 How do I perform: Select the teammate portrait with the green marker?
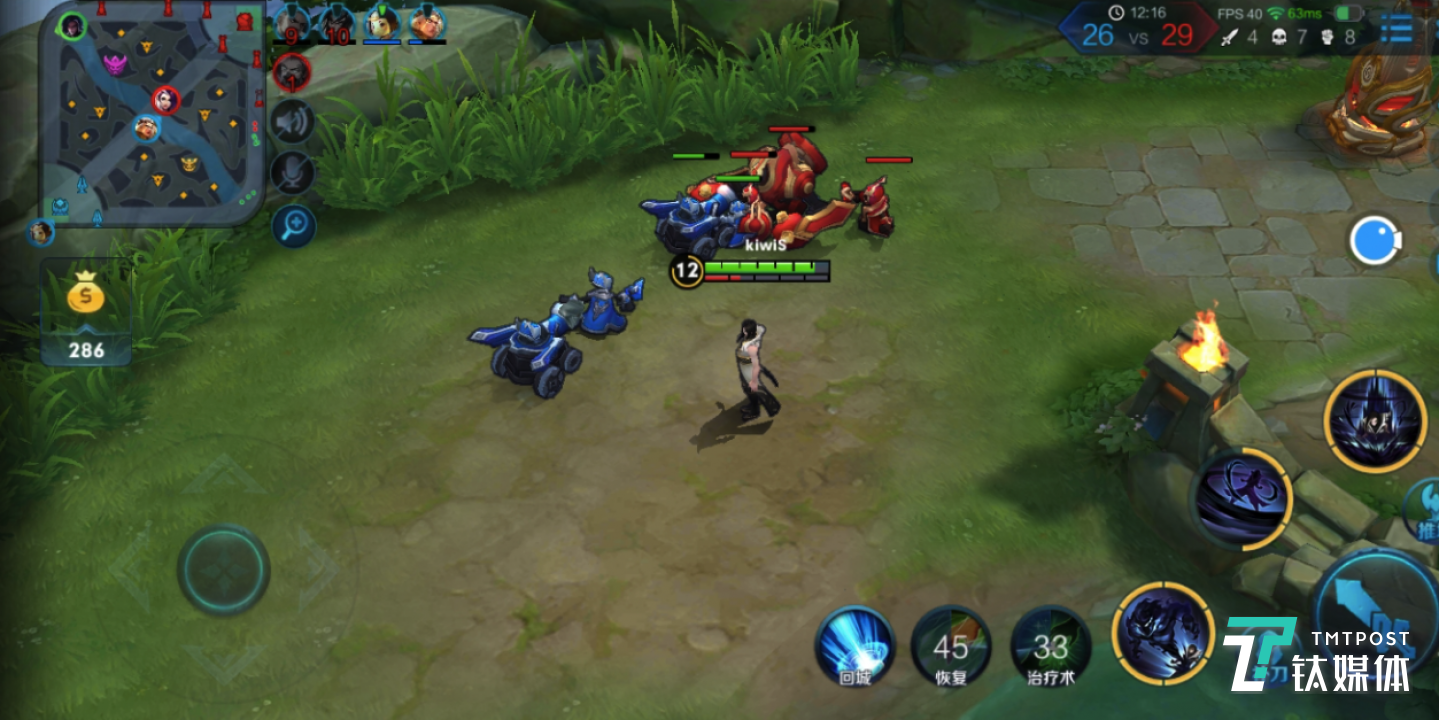(x=382, y=22)
